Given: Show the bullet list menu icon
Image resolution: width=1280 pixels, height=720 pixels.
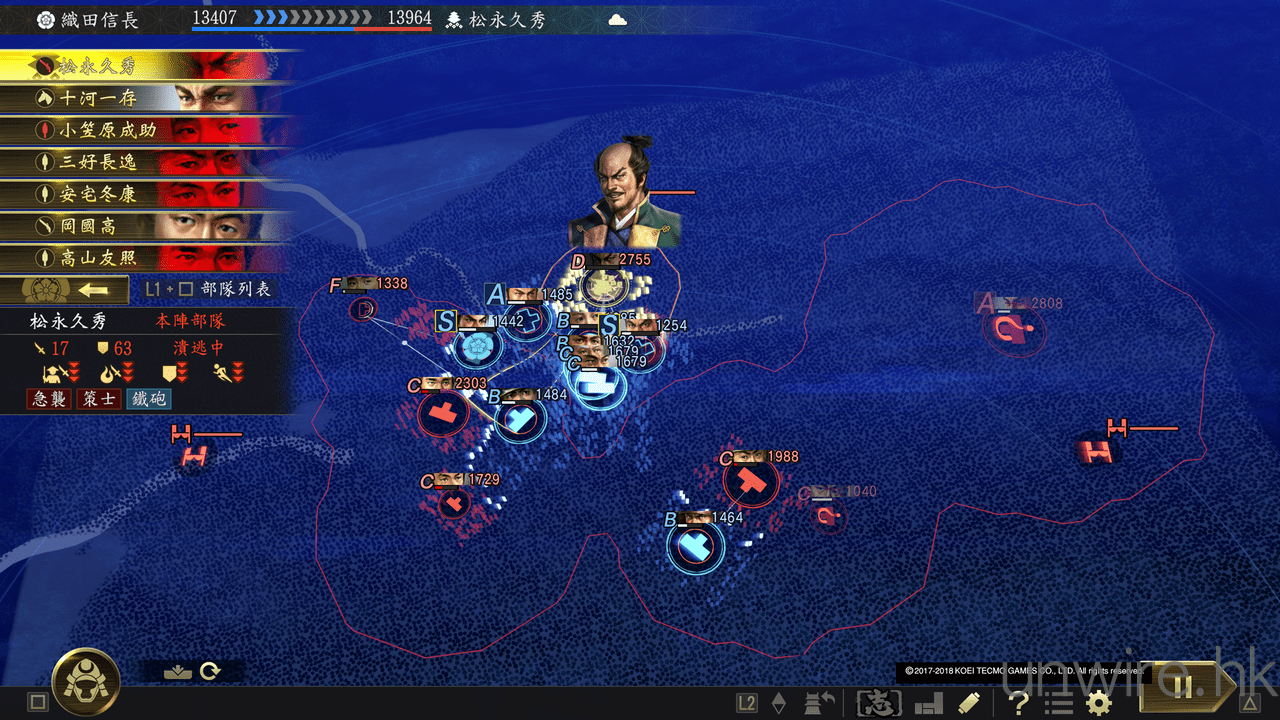Looking at the screenshot, I should [x=1058, y=703].
